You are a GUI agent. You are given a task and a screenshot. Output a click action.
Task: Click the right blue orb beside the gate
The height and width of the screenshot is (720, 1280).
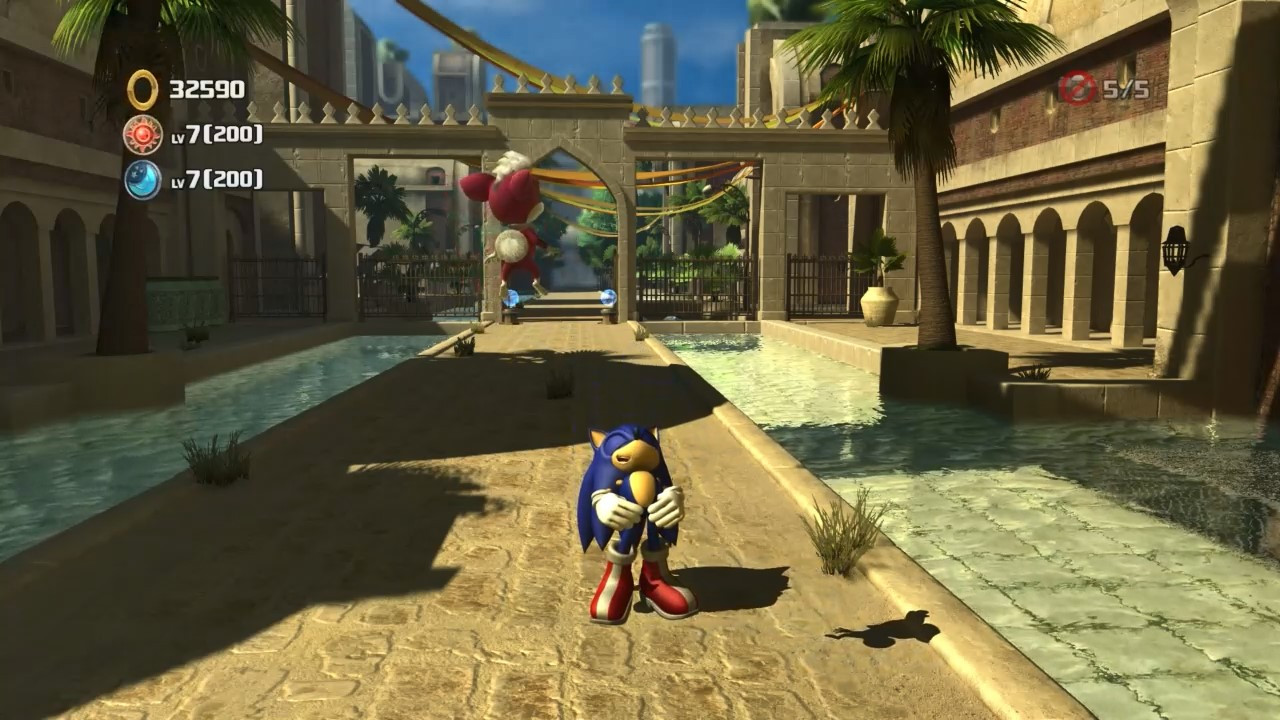610,295
